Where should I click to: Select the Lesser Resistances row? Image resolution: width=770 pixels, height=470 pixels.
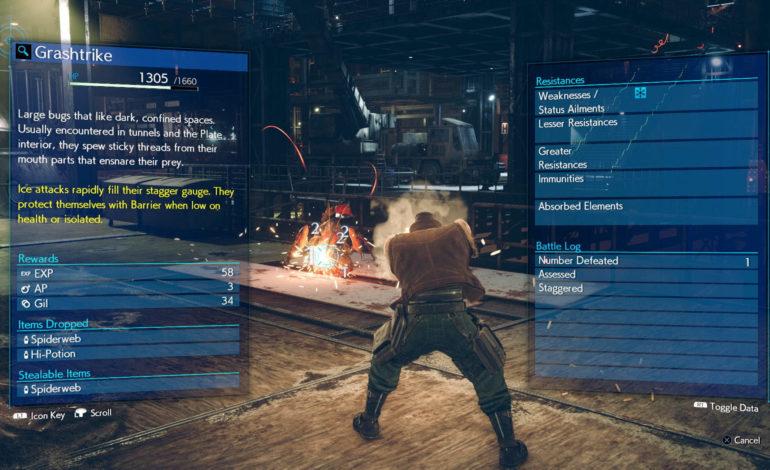[640, 122]
